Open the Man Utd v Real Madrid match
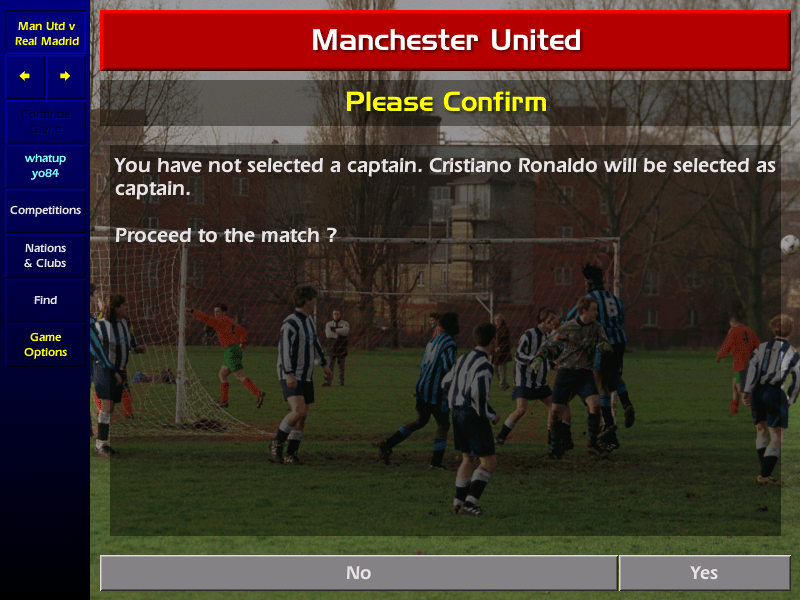Screen dimensions: 800x600 click(46, 33)
